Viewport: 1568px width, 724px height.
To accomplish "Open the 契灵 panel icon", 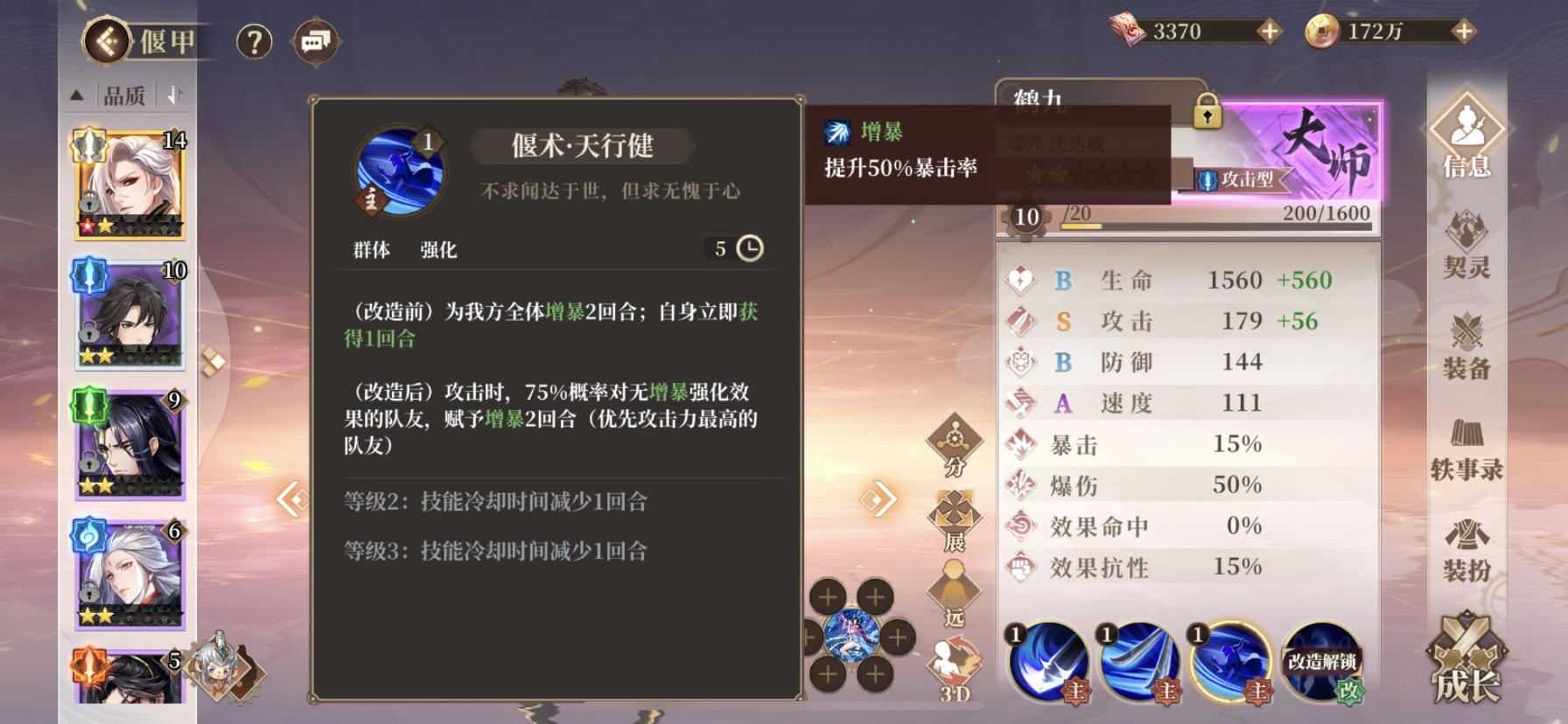I will 1467,247.
